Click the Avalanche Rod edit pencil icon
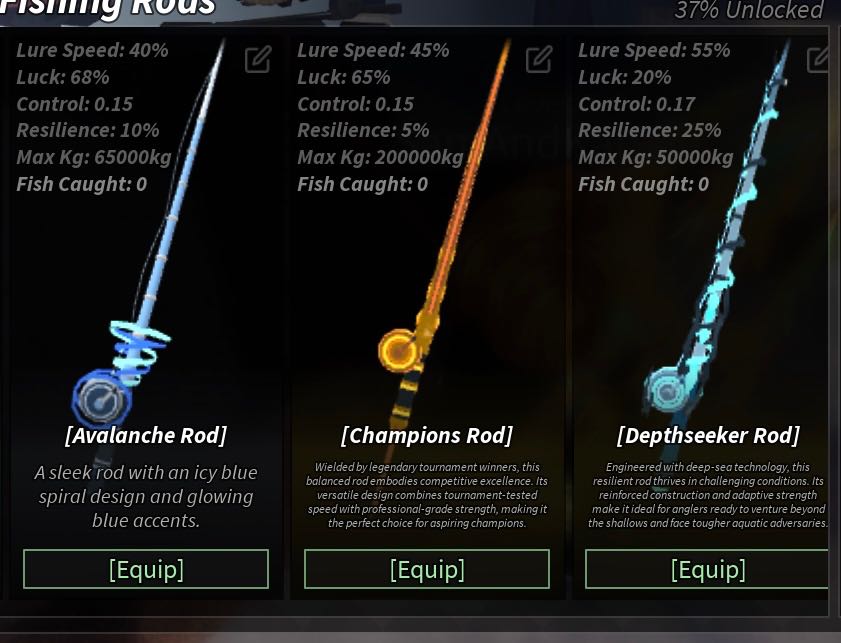Viewport: 841px width, 643px height. (258, 60)
